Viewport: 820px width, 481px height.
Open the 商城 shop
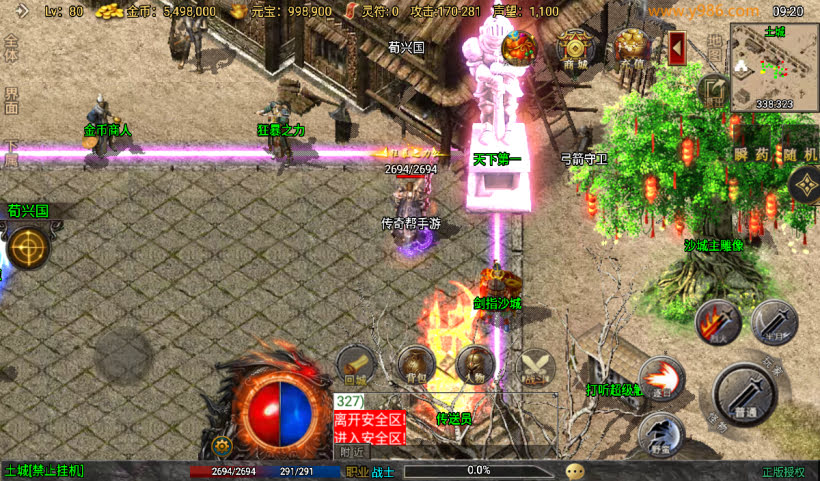pyautogui.click(x=576, y=48)
